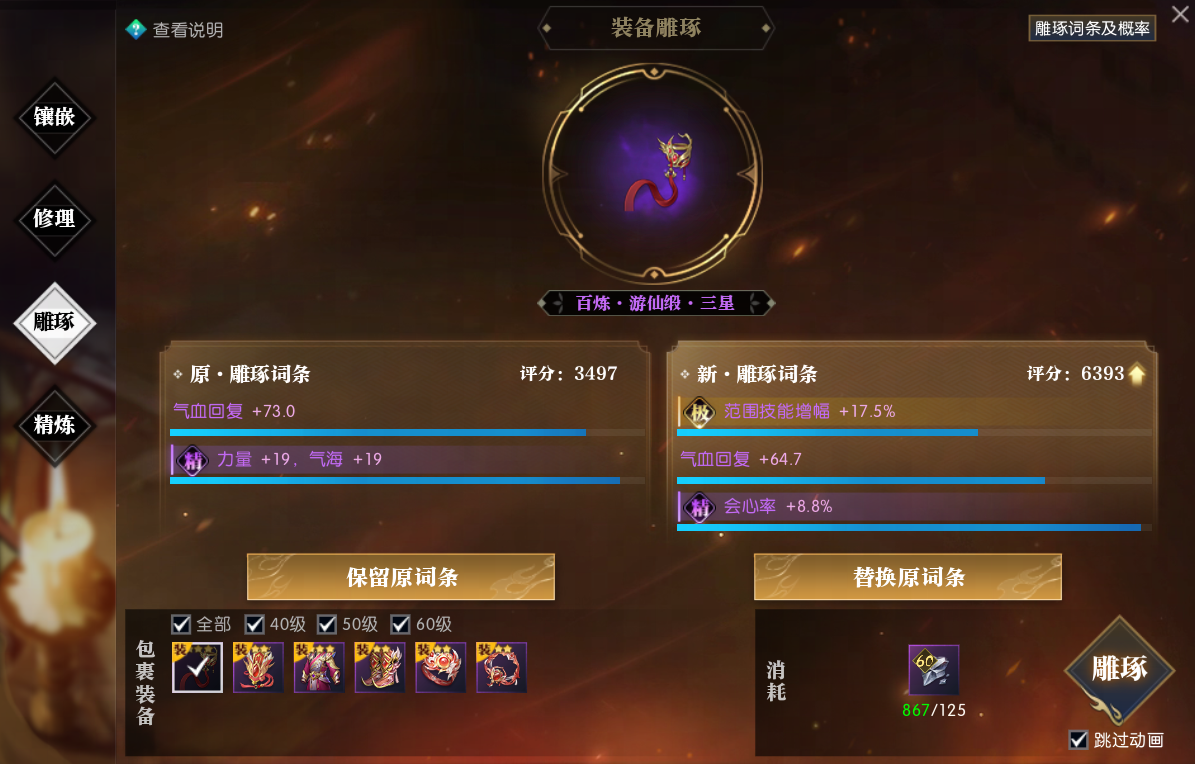The height and width of the screenshot is (764, 1195).
Task: Toggle the 跳过动画 skip animation checkbox
Action: pos(1078,740)
